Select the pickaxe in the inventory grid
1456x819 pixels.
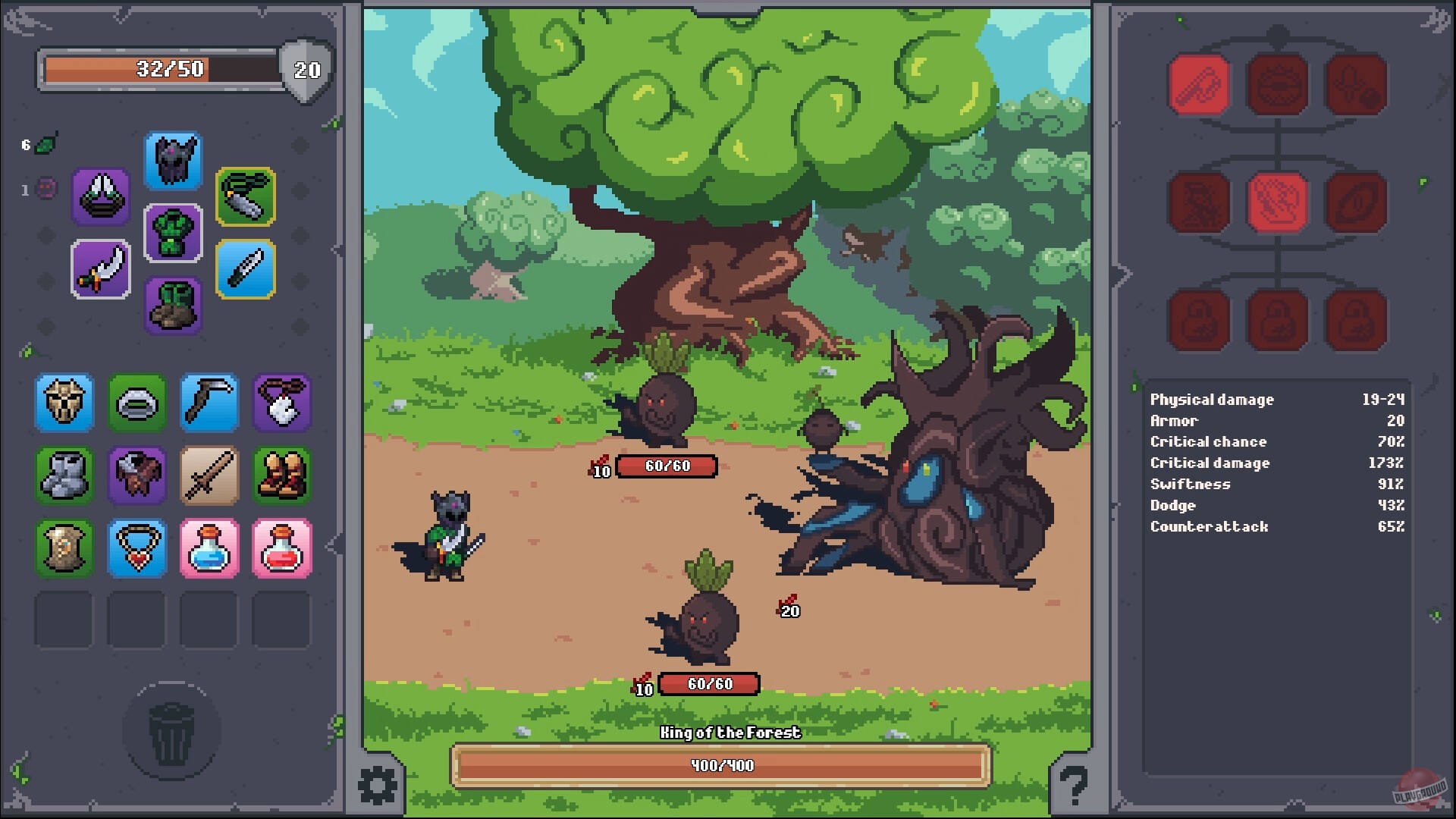click(209, 403)
